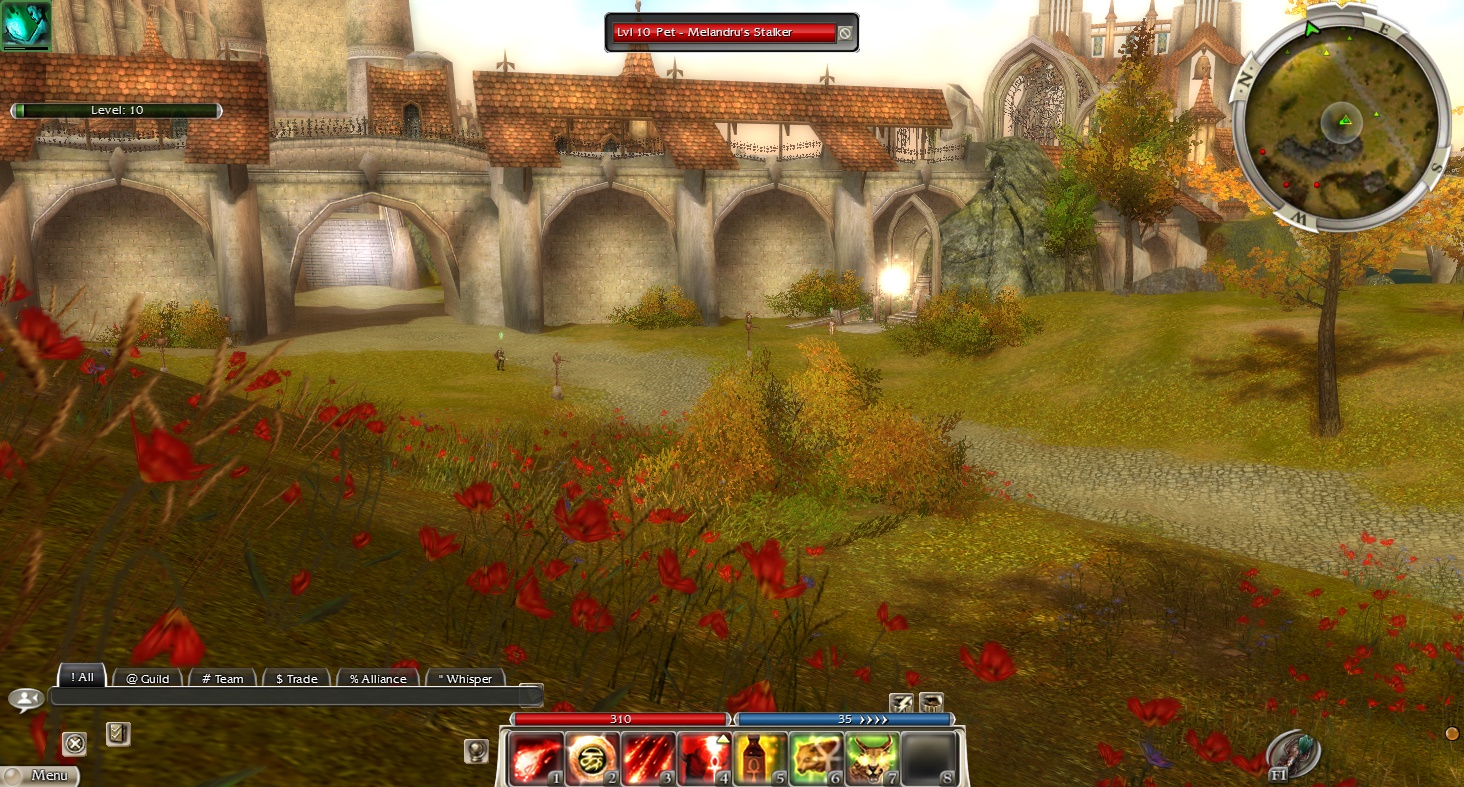Use the red ankh skill in slot 4
The image size is (1464, 787).
704,758
